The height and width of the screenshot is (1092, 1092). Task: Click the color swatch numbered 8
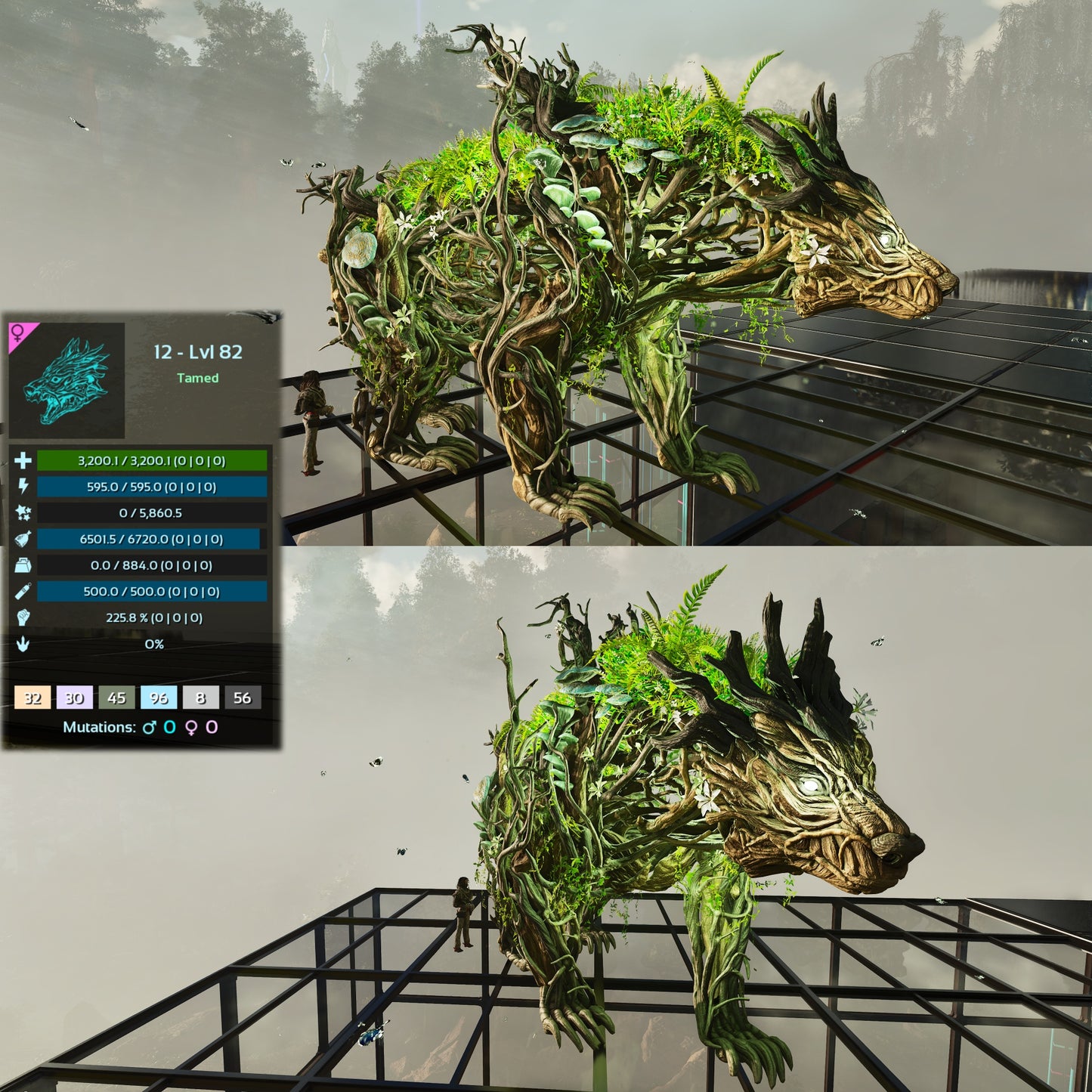click(200, 698)
